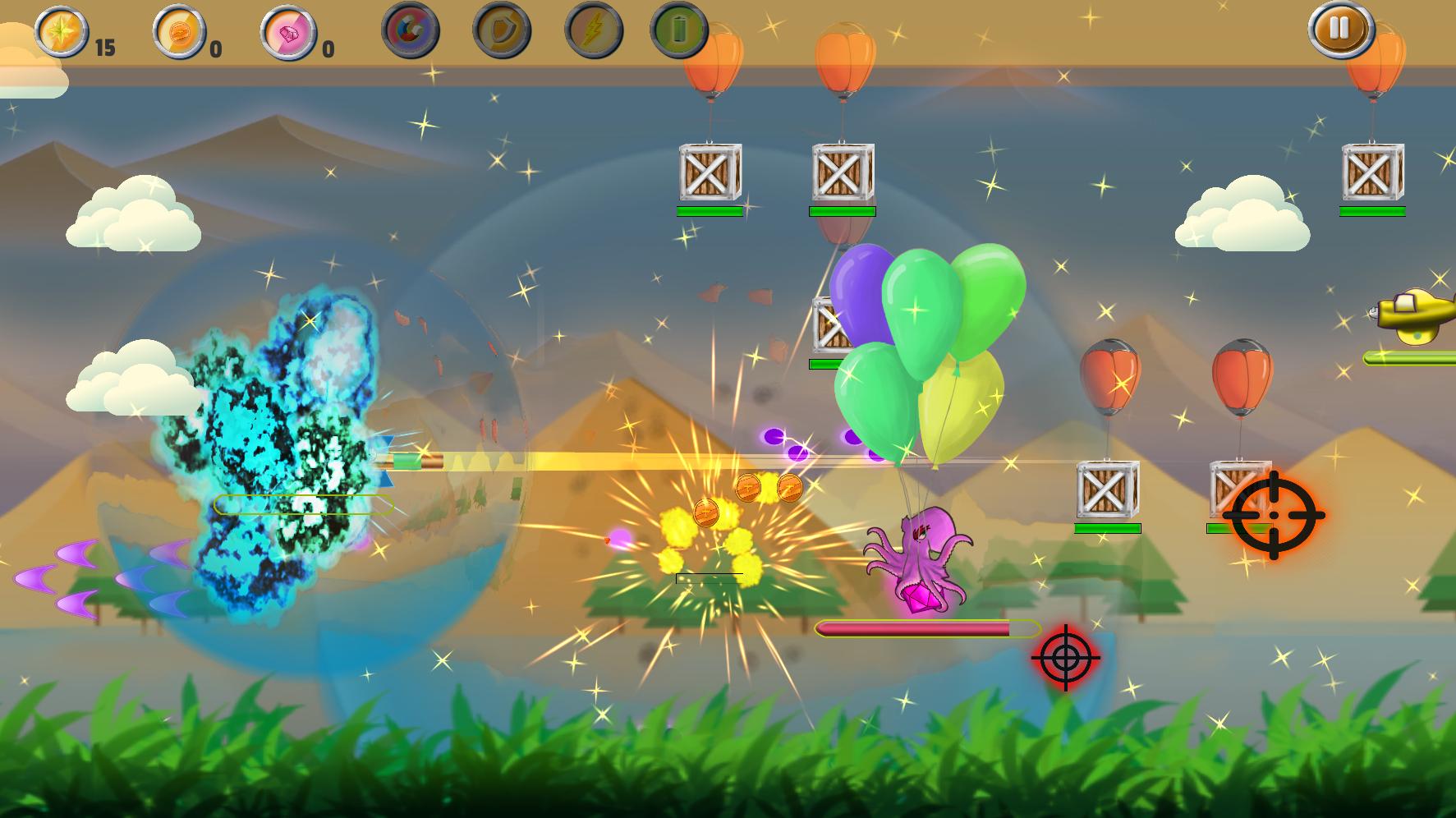Image resolution: width=1456 pixels, height=818 pixels.
Task: Pause the game with the pause button
Action: 1340,30
